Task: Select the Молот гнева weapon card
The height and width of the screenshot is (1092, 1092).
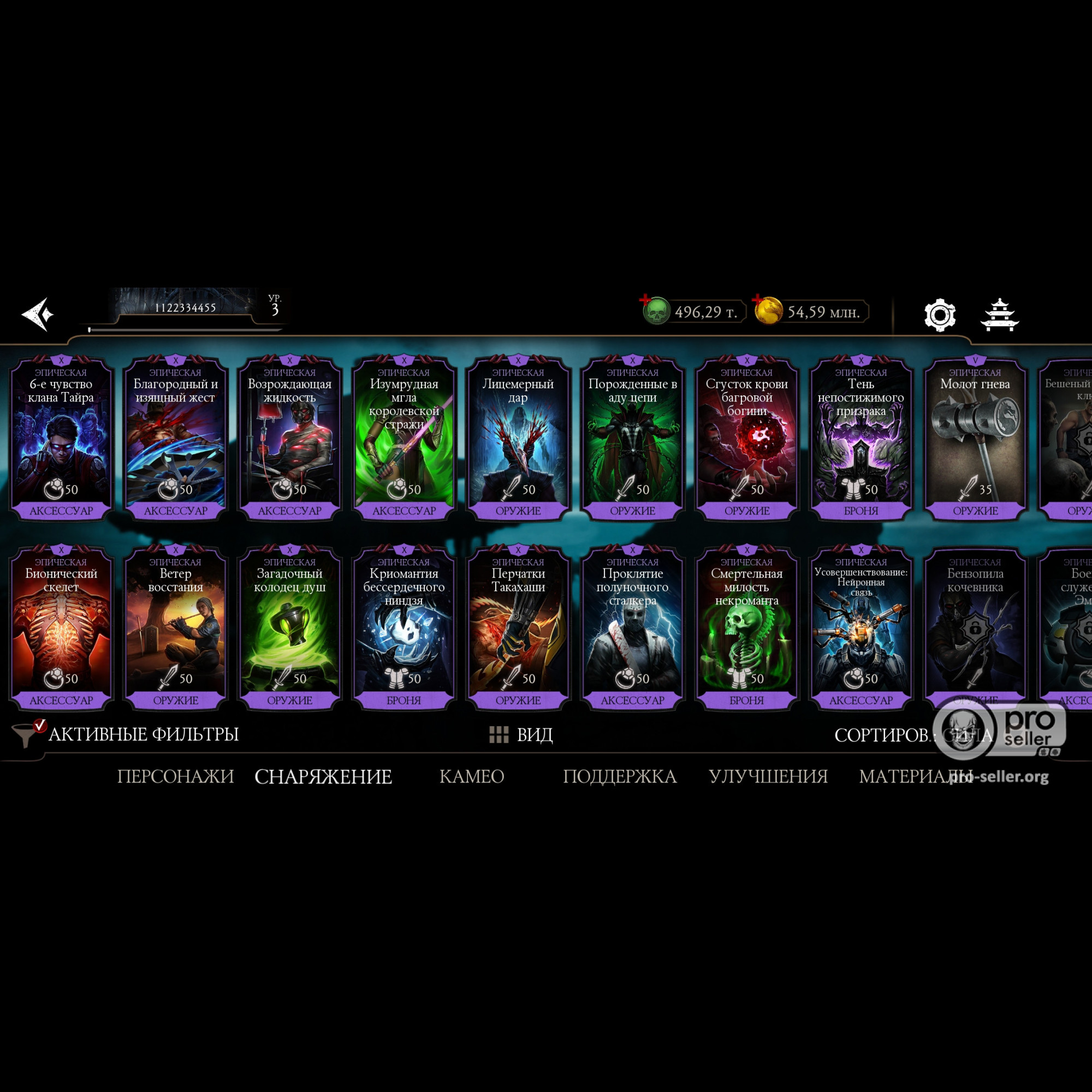Action: coord(975,438)
